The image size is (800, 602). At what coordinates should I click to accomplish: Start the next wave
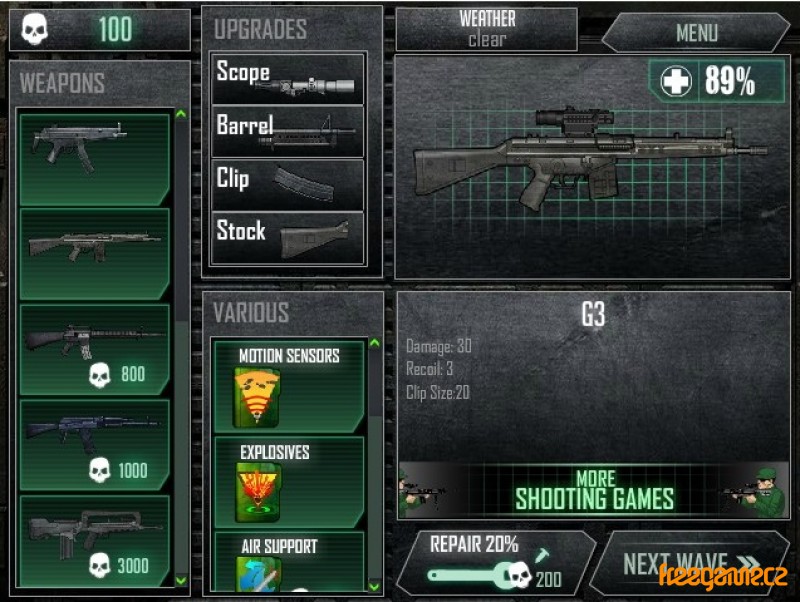[x=690, y=563]
